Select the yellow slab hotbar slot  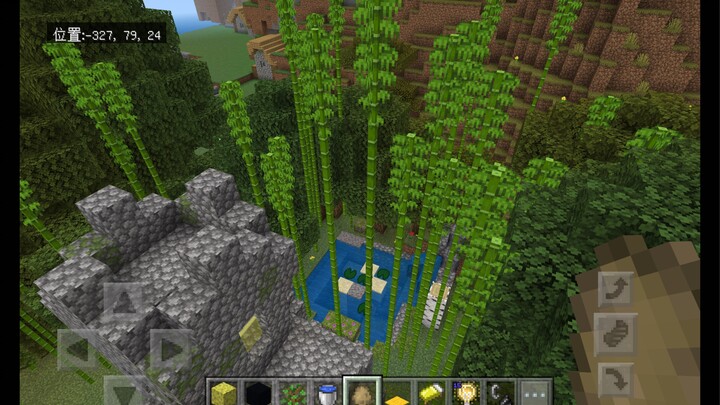point(396,393)
